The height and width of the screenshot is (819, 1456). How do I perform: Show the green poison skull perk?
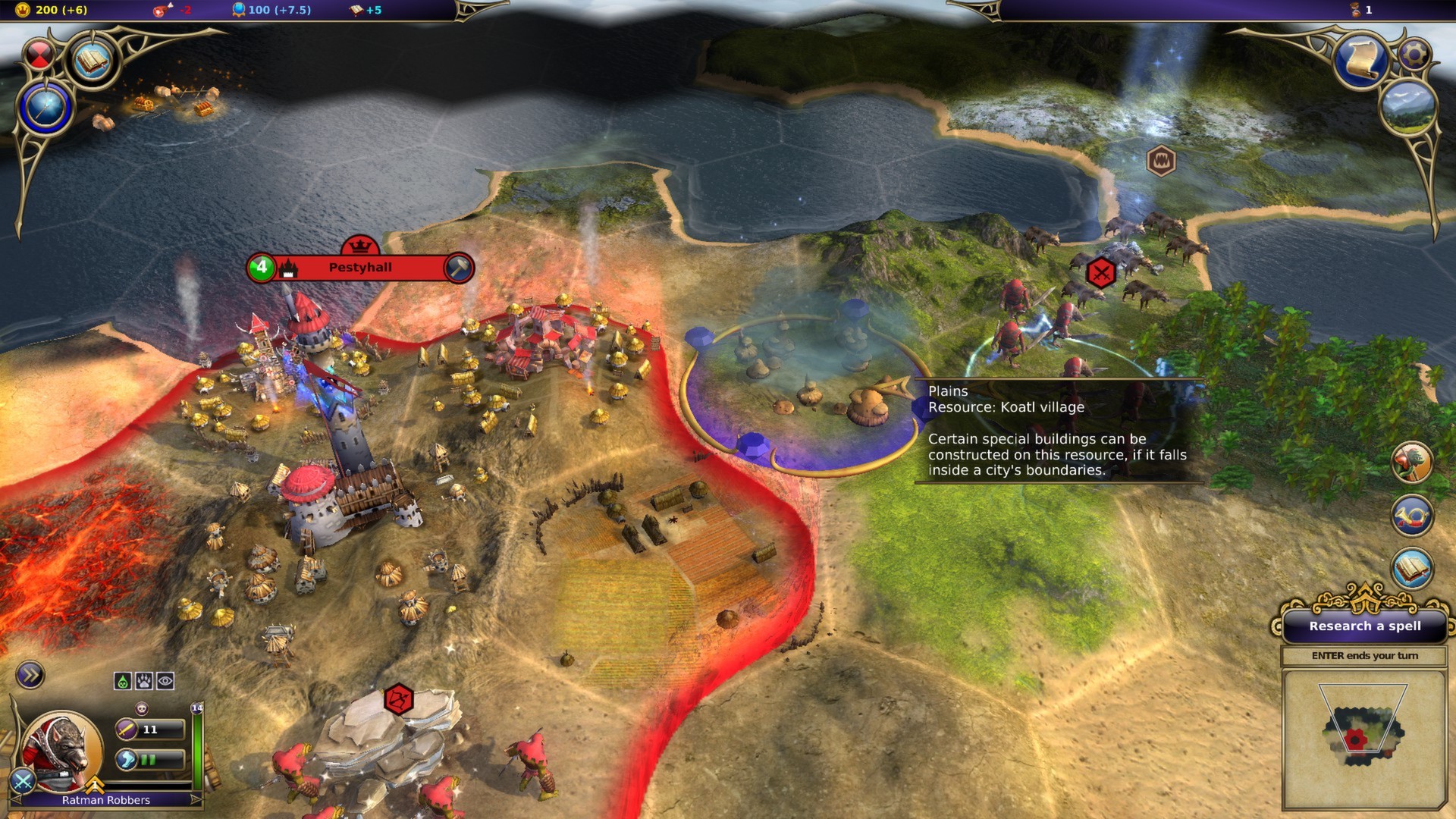123,681
